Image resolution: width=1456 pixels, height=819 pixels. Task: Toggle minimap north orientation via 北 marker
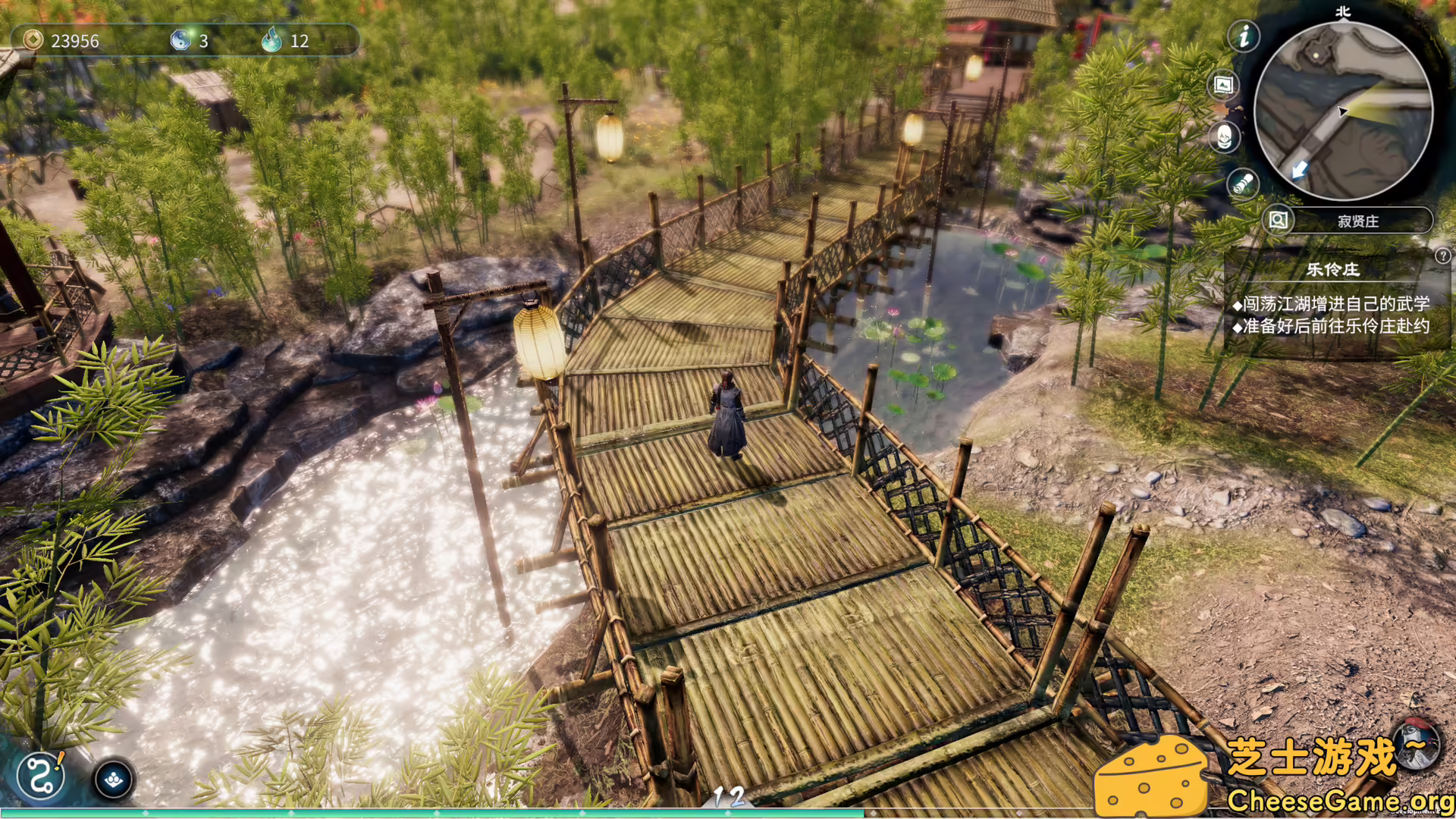(x=1344, y=11)
